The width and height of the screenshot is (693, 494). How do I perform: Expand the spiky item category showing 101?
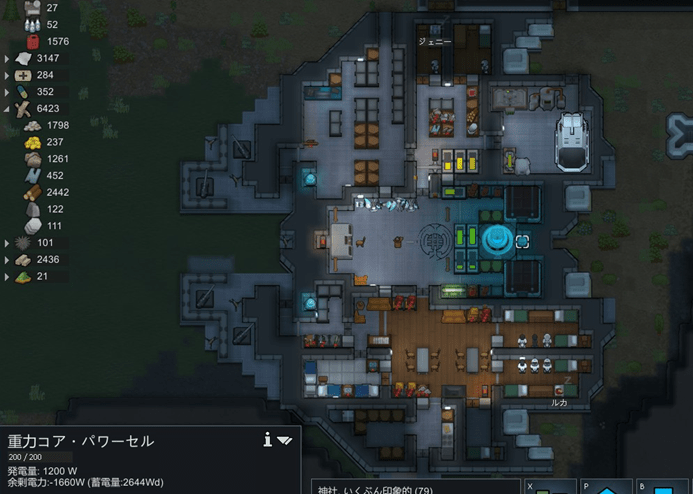click(x=7, y=243)
